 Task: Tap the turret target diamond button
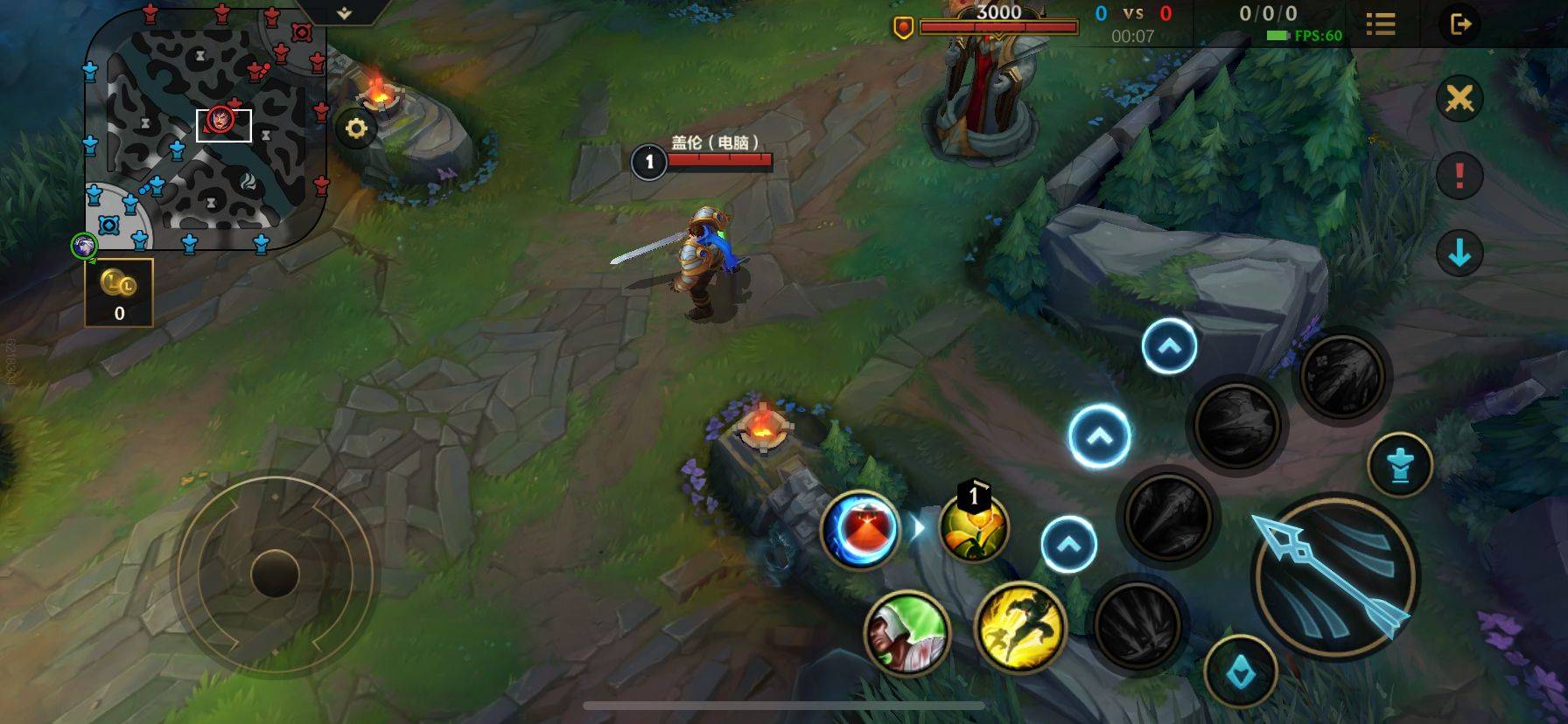coord(1241,672)
